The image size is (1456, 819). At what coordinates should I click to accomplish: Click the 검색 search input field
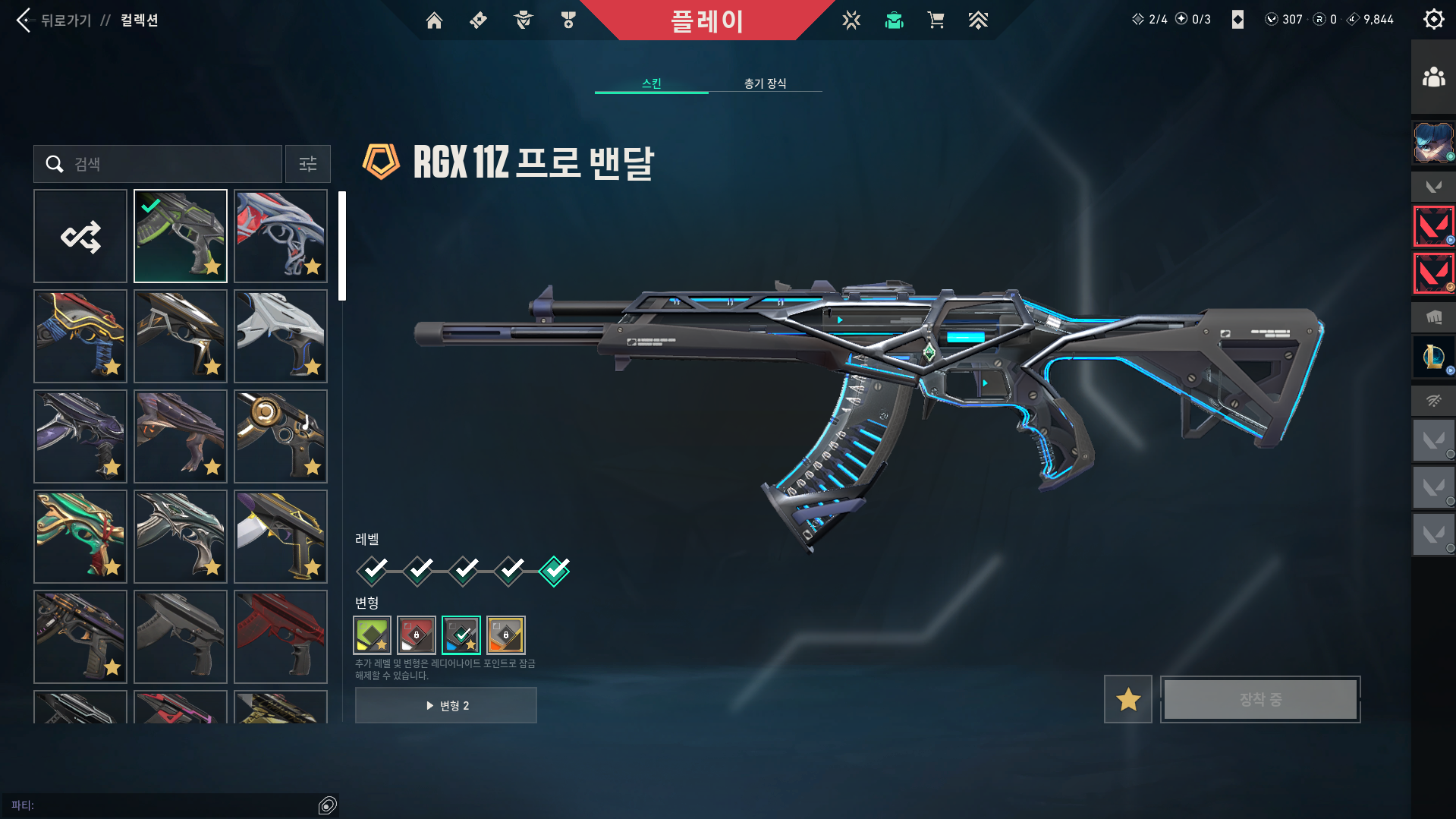[x=157, y=164]
